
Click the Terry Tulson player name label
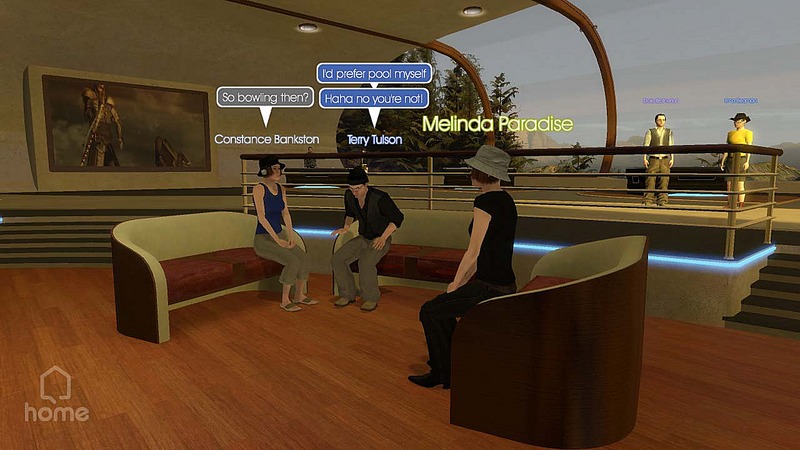374,140
